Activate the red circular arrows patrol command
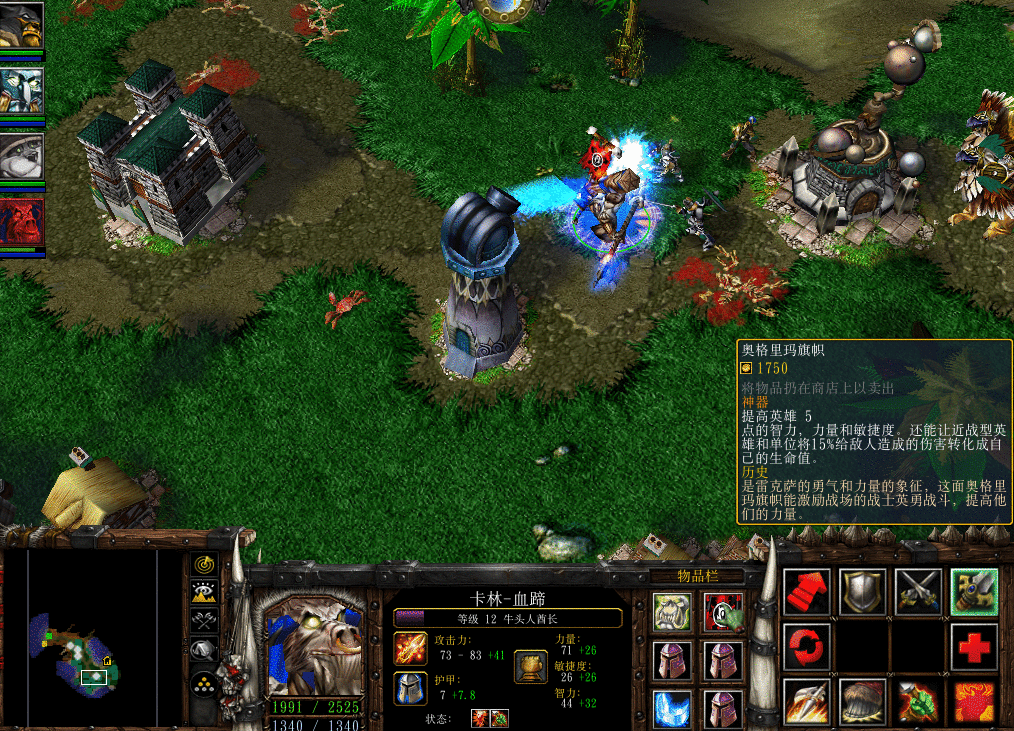Image resolution: width=1014 pixels, height=731 pixels. coord(806,647)
